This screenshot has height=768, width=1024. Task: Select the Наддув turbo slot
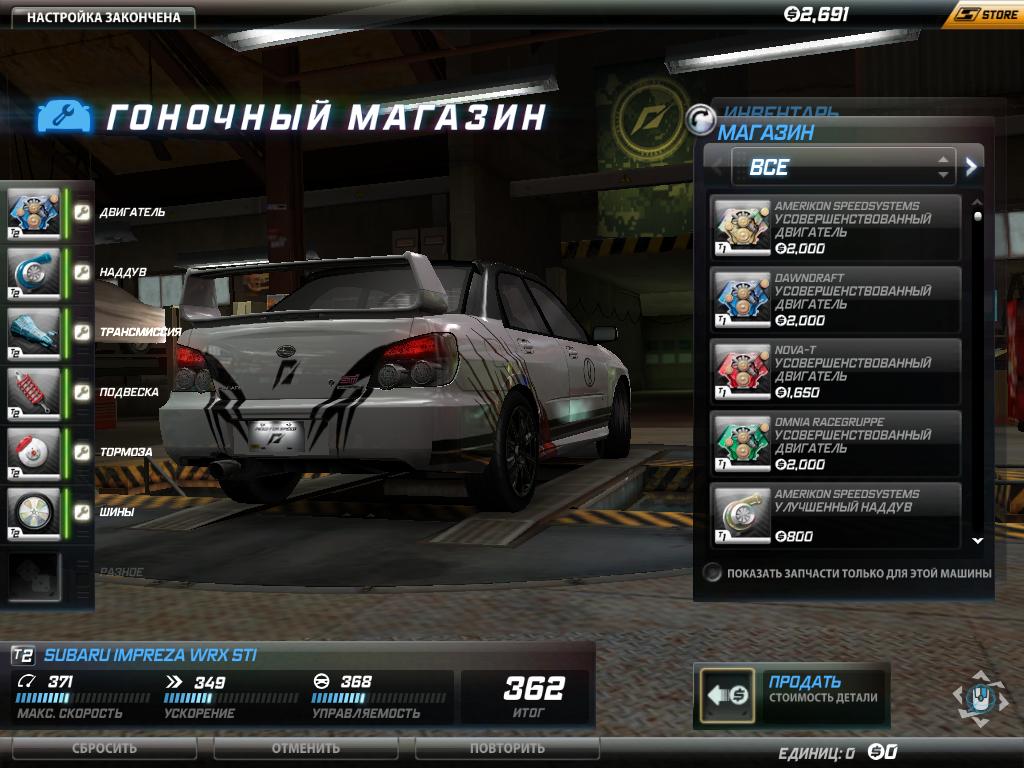point(34,272)
